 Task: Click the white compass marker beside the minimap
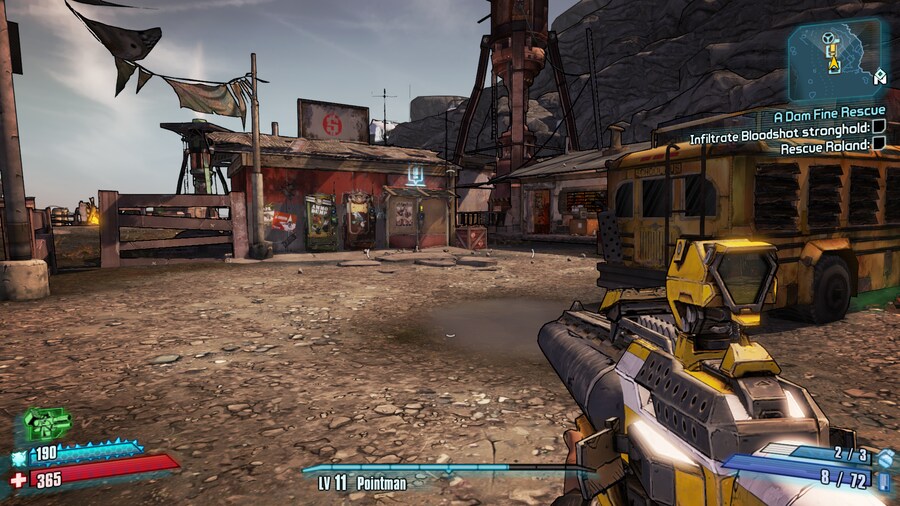(880, 76)
